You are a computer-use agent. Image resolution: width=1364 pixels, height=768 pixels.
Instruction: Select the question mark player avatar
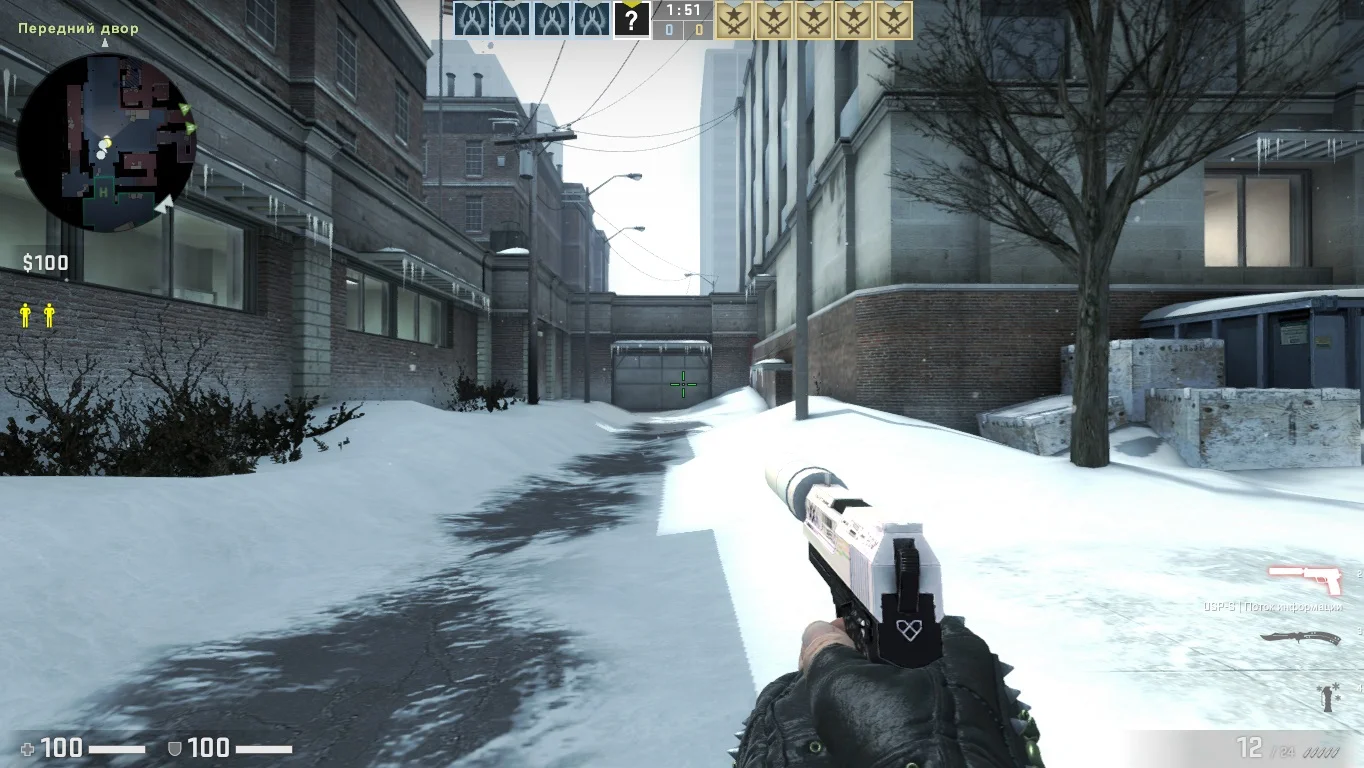tap(631, 19)
